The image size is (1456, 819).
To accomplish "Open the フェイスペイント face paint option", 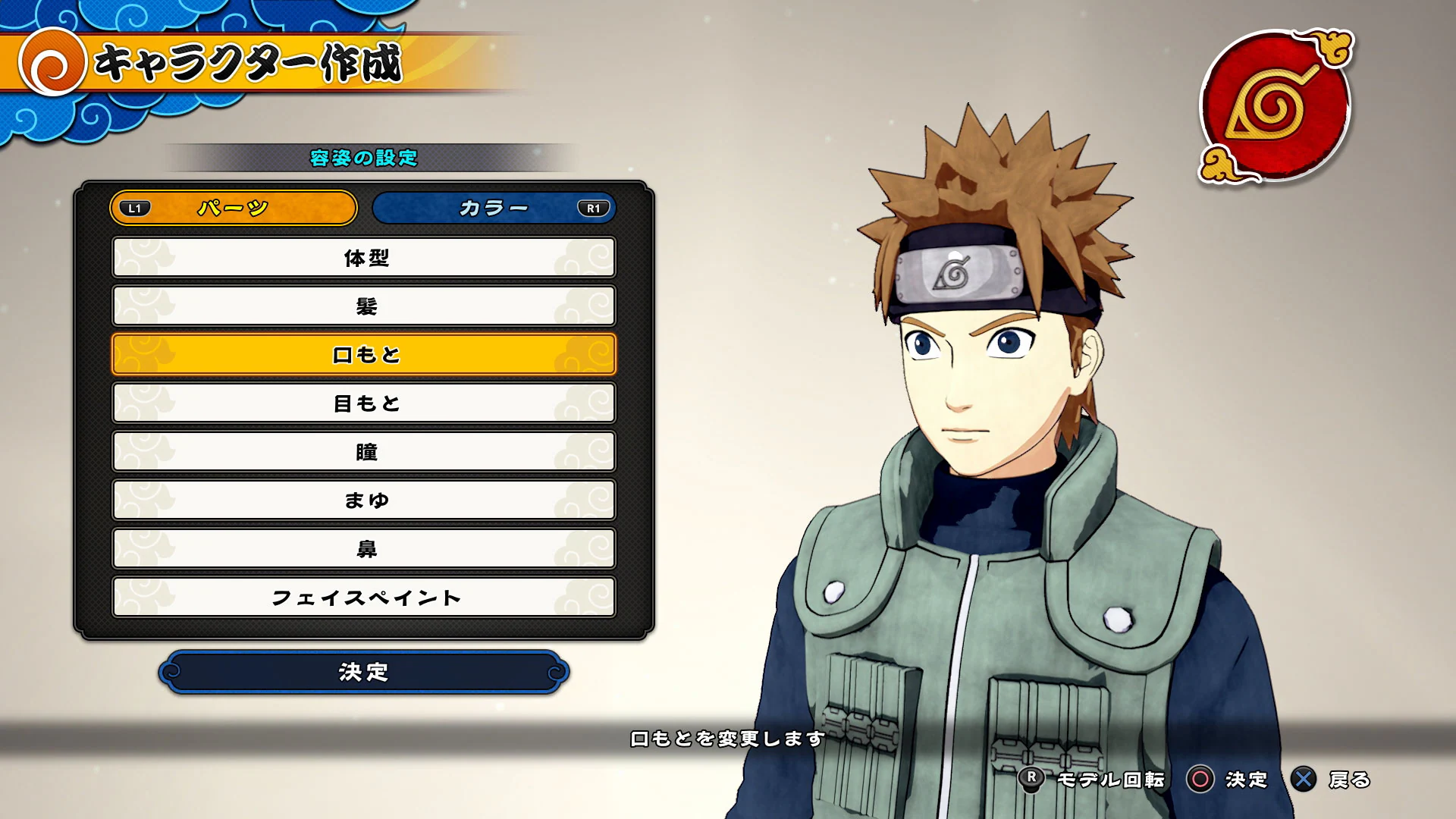I will (x=366, y=598).
